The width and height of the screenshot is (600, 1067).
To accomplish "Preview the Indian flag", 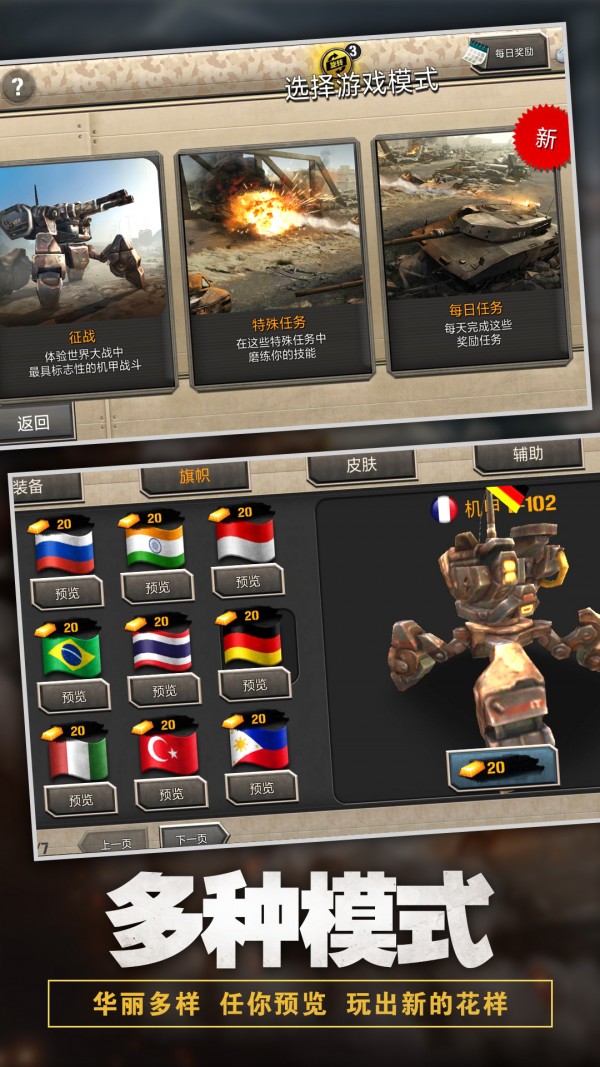I will pyautogui.click(x=157, y=587).
